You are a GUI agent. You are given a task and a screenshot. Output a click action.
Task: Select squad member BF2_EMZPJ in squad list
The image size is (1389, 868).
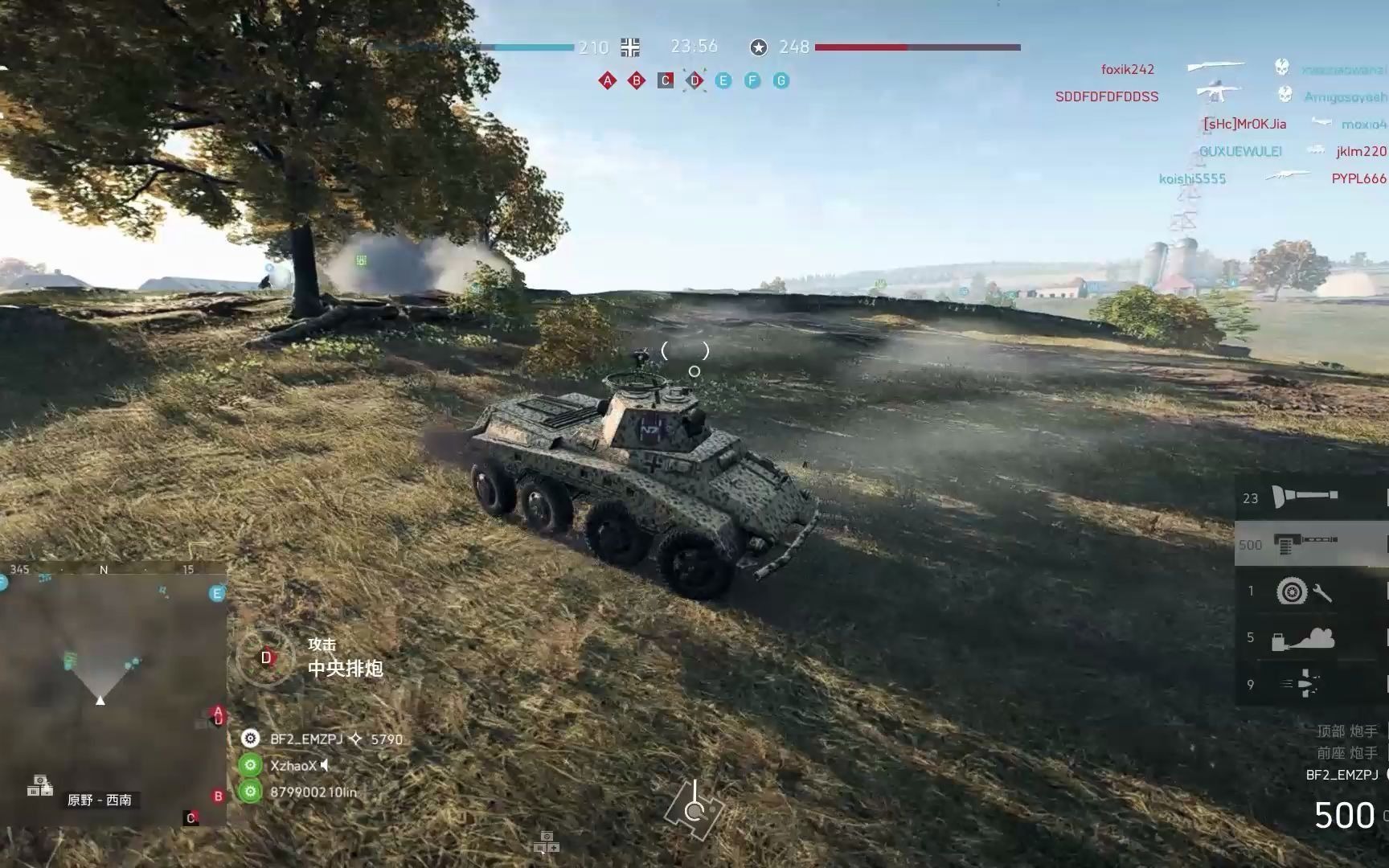pyautogui.click(x=306, y=739)
